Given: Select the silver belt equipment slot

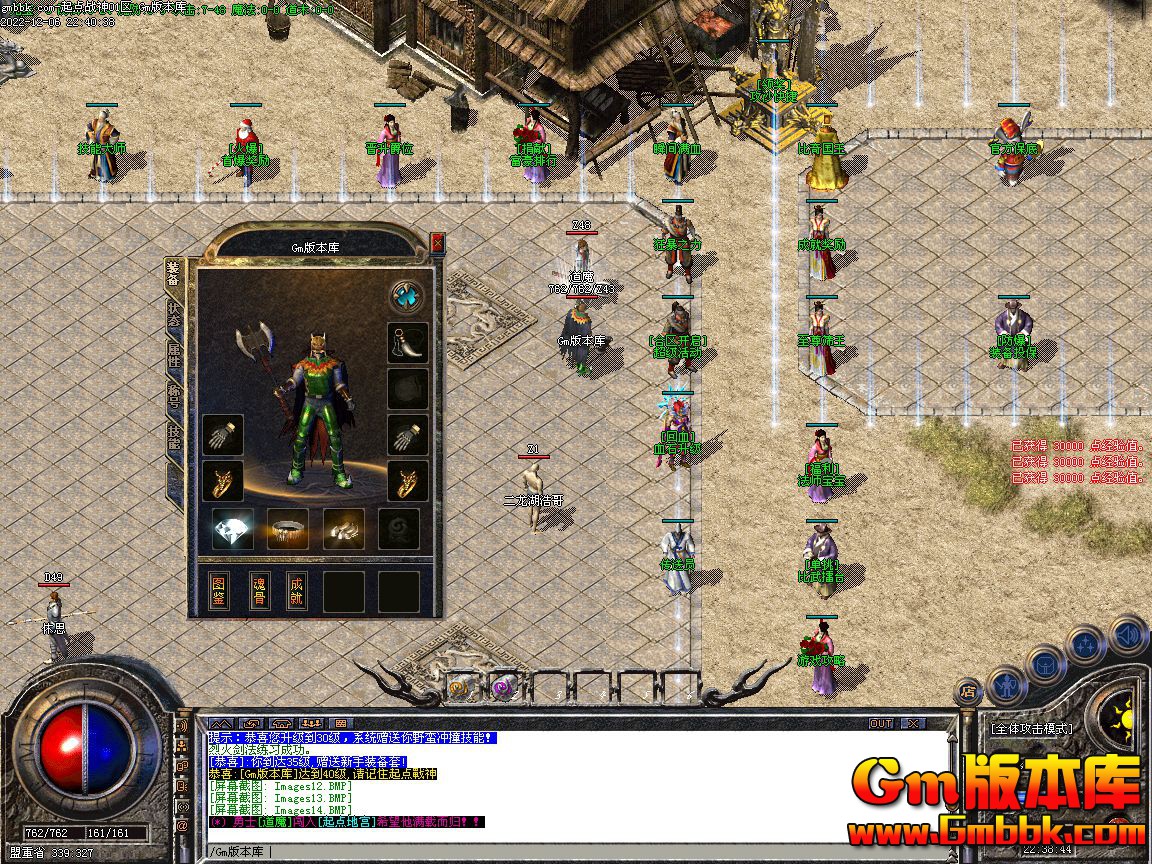Looking at the screenshot, I should coord(288,529).
